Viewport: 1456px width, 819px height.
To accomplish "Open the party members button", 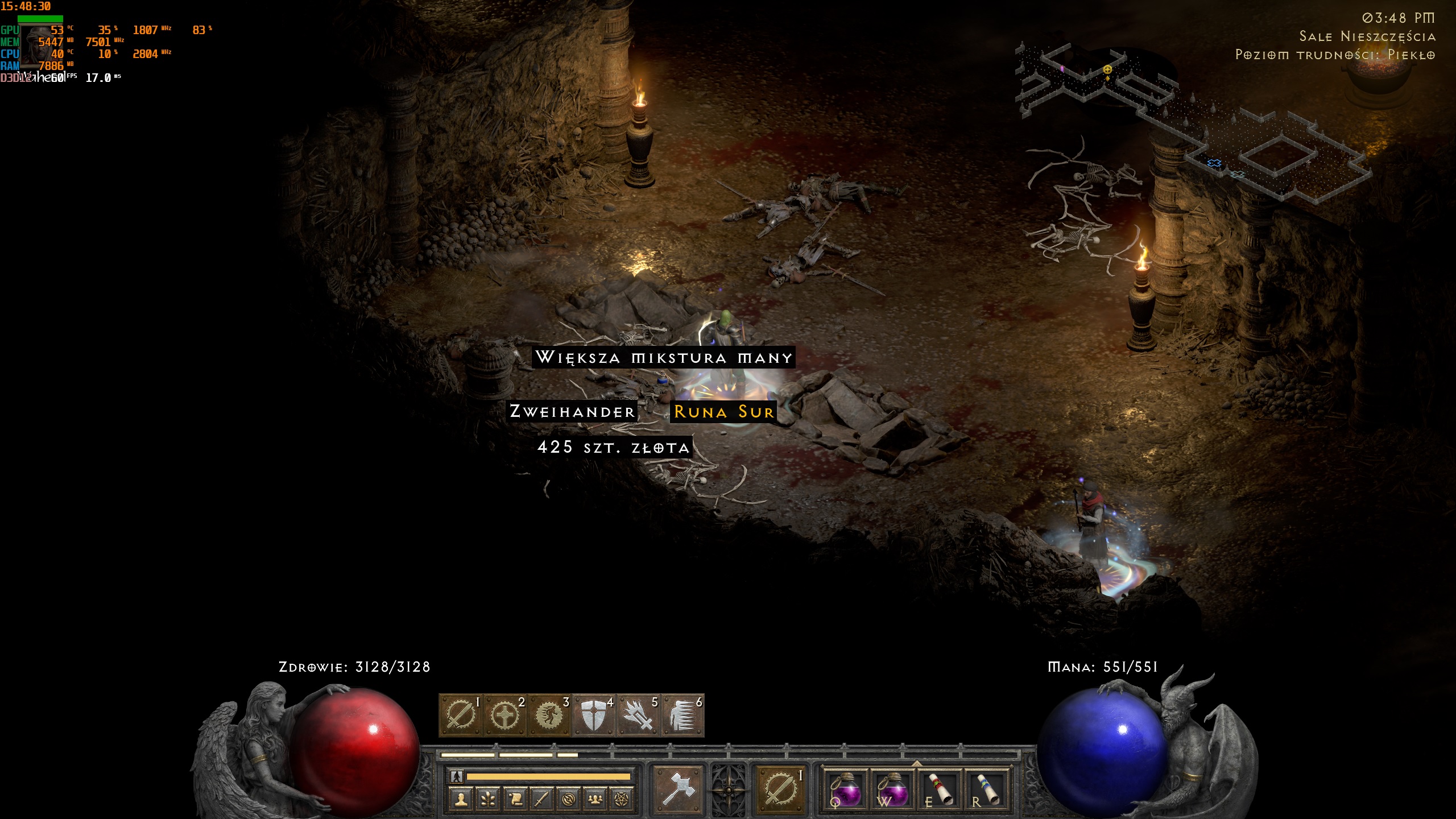I will click(595, 800).
